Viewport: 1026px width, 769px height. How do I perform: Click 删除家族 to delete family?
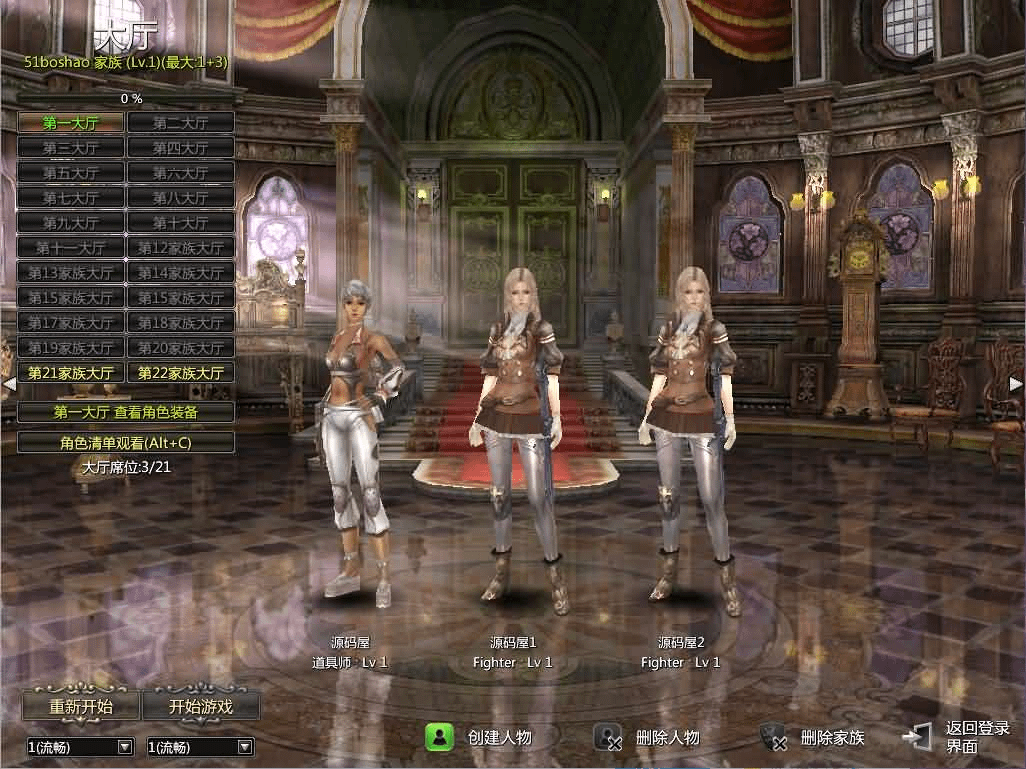pos(813,738)
